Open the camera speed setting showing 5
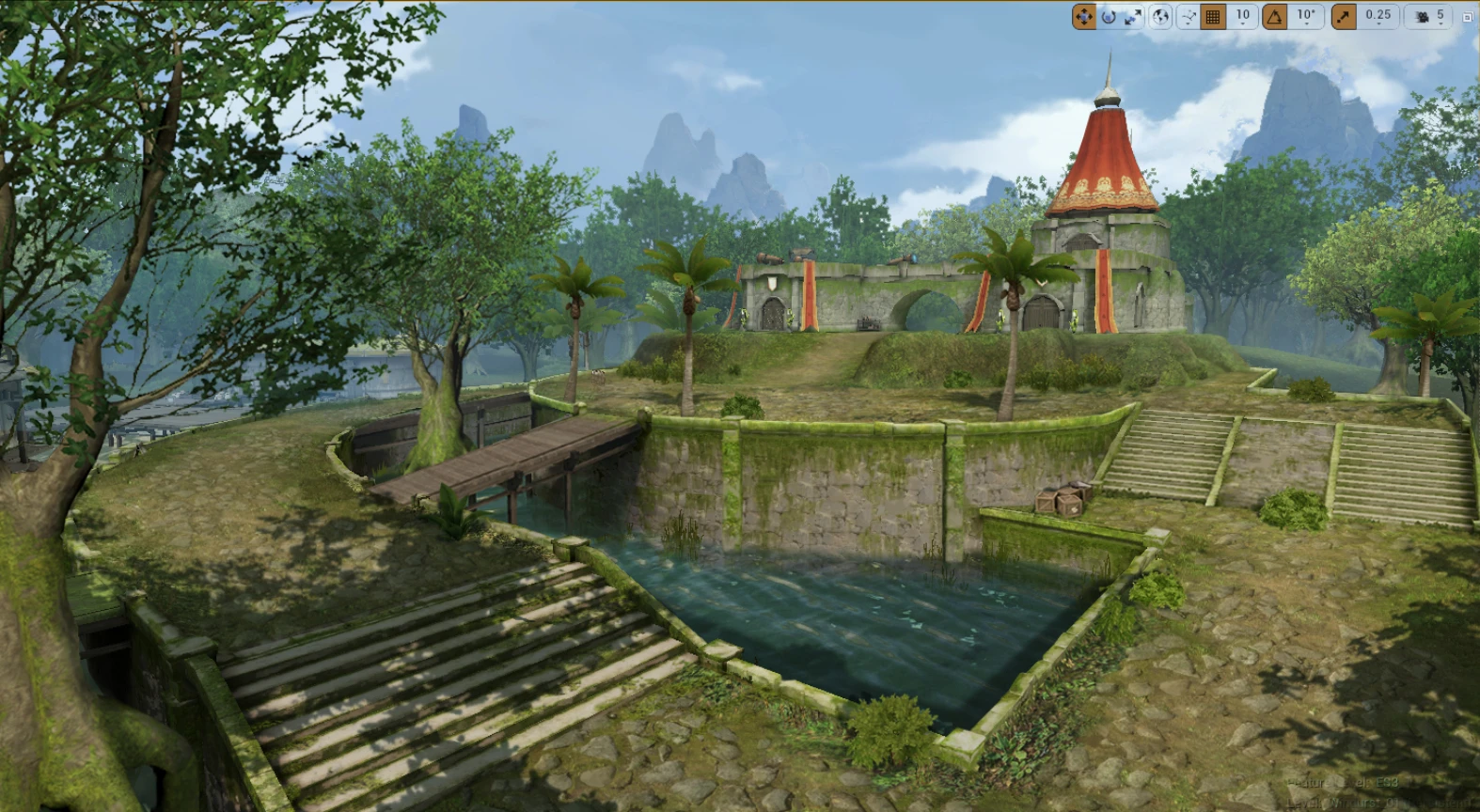This screenshot has height=812, width=1480. [1429, 16]
